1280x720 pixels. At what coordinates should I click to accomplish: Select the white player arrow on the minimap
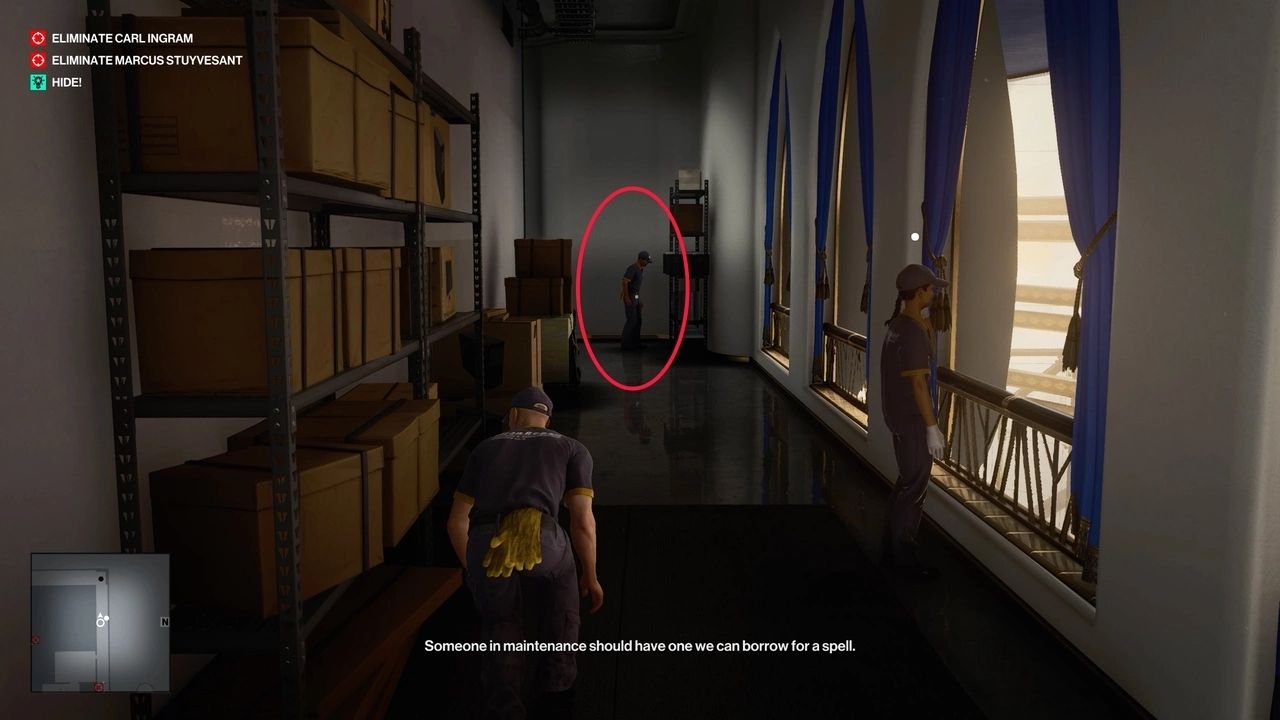(100, 615)
